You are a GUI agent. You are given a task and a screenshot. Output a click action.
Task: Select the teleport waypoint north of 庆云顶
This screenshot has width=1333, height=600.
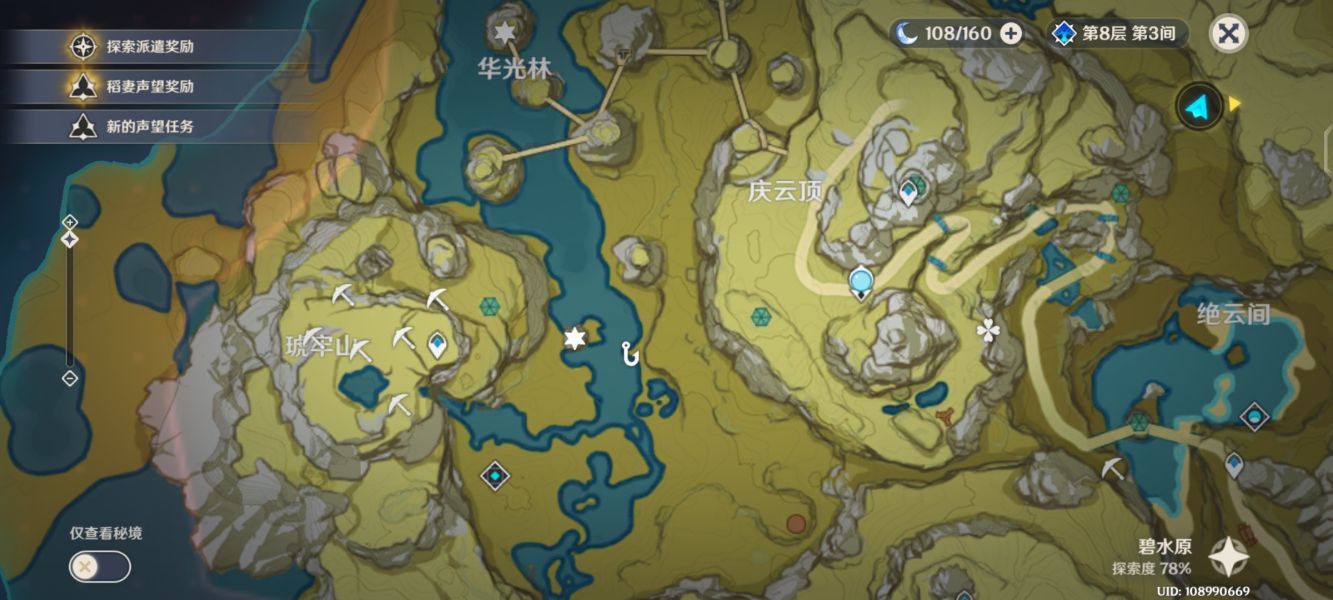(x=908, y=191)
